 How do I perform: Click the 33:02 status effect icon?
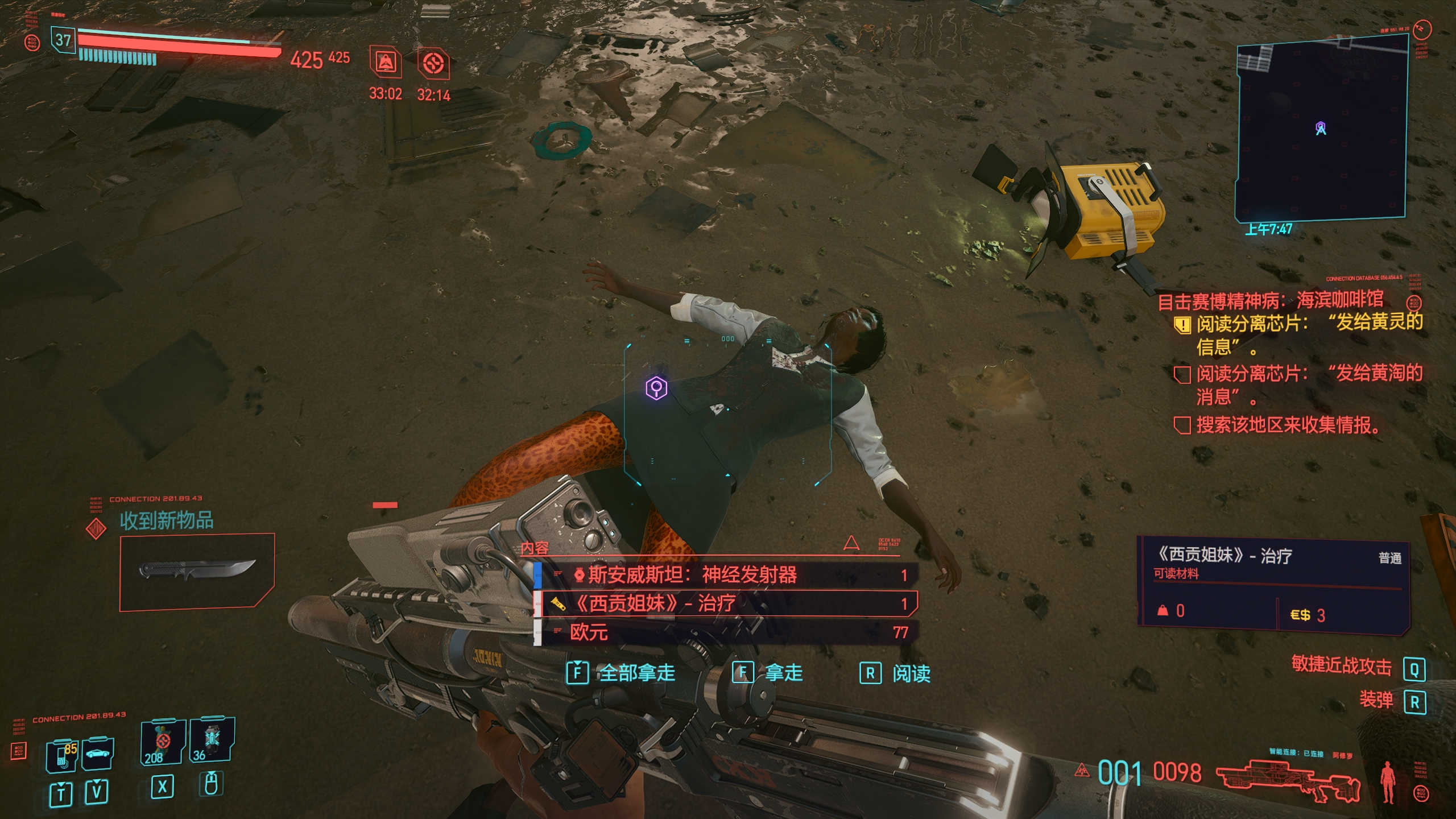coord(386,63)
